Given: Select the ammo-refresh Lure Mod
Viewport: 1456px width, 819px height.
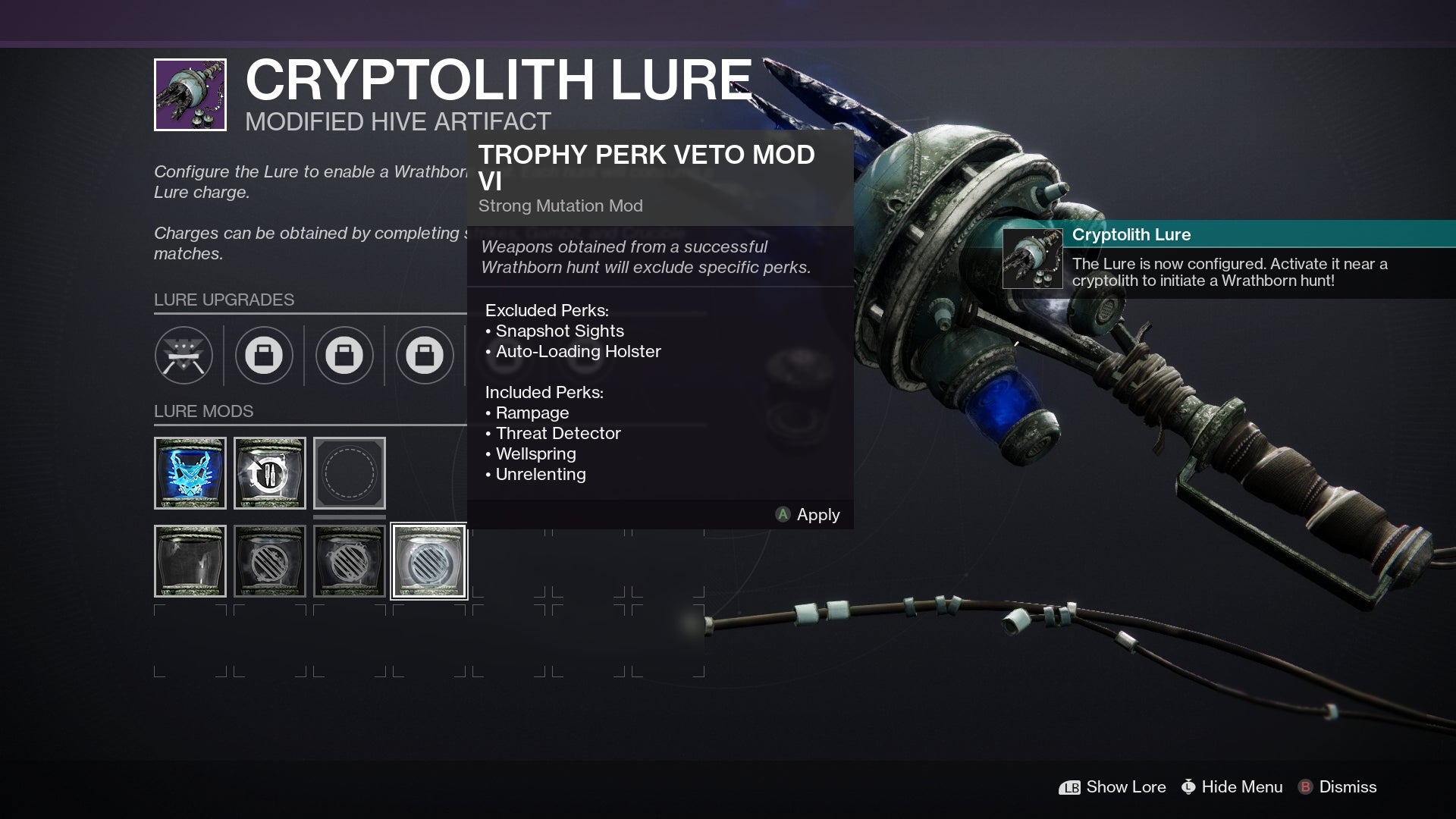Looking at the screenshot, I should pyautogui.click(x=269, y=472).
